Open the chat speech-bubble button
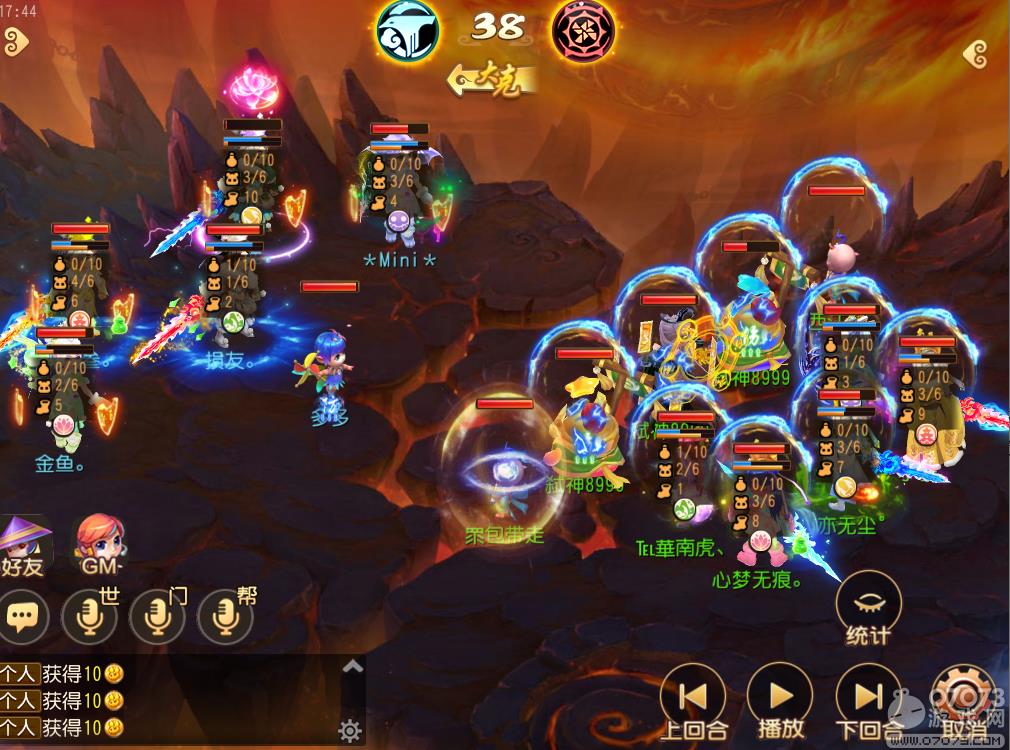 tap(24, 618)
